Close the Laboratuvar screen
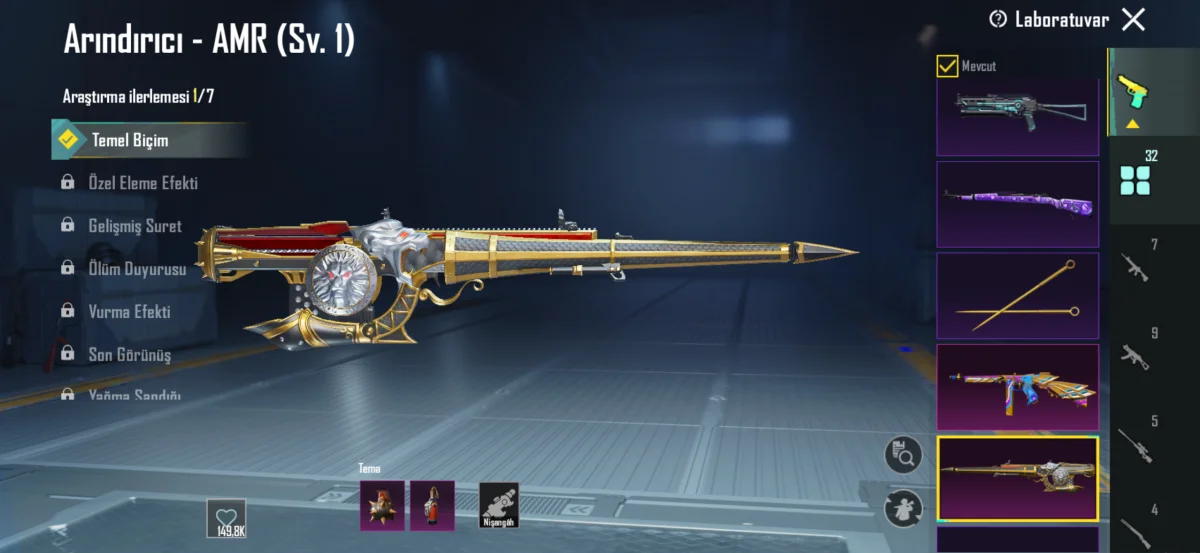Screen dimensions: 1200x553 (x=1133, y=19)
